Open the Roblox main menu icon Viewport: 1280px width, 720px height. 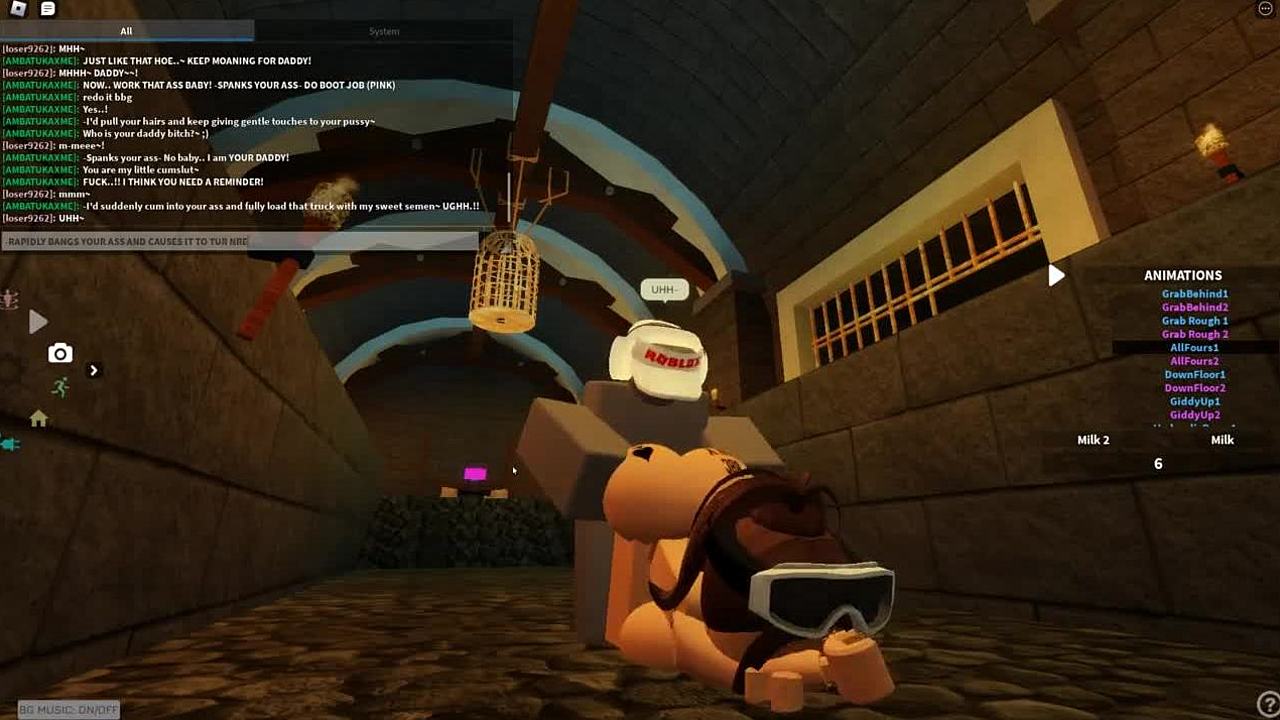pyautogui.click(x=18, y=9)
